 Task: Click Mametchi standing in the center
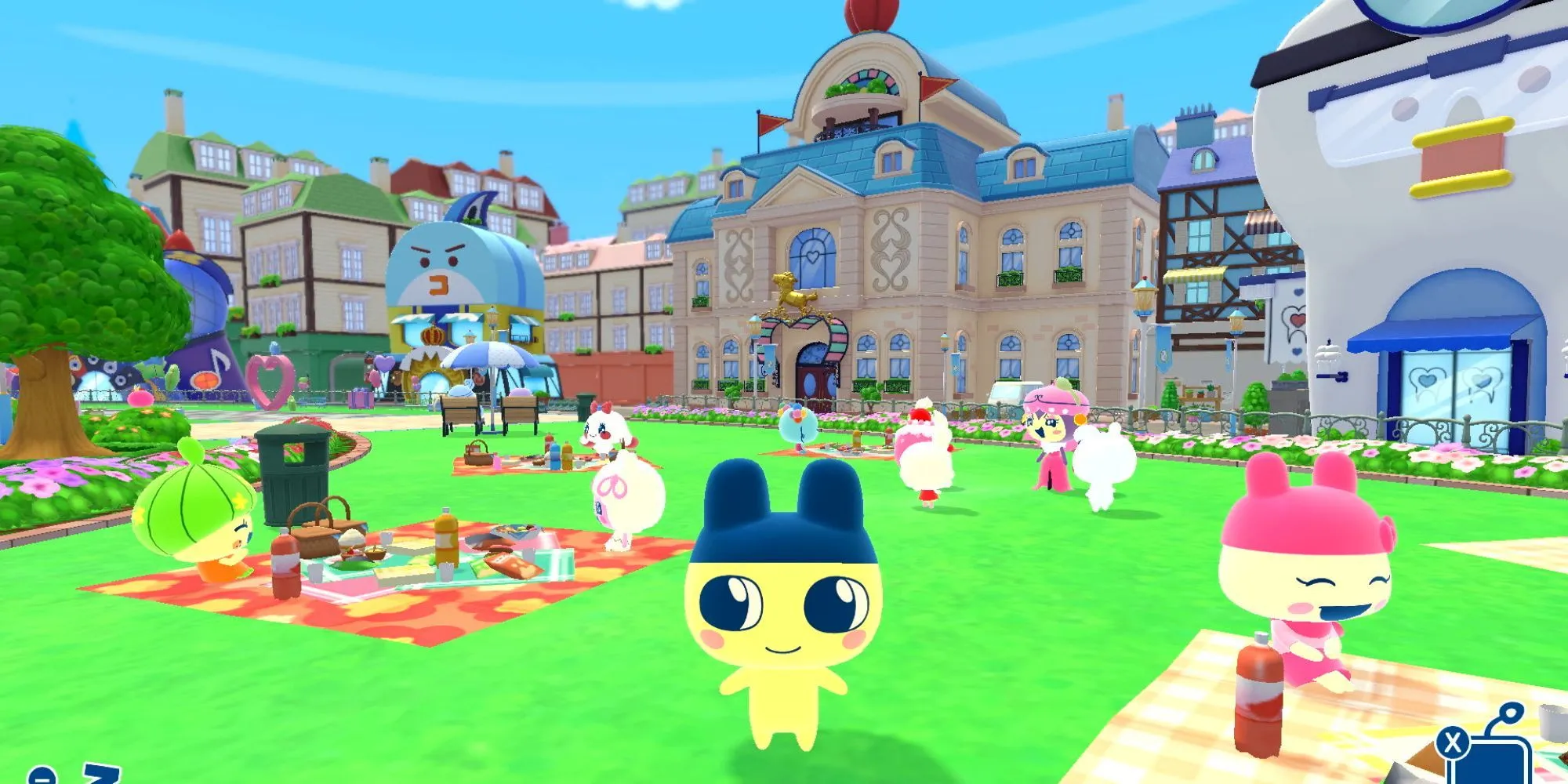[x=776, y=619]
